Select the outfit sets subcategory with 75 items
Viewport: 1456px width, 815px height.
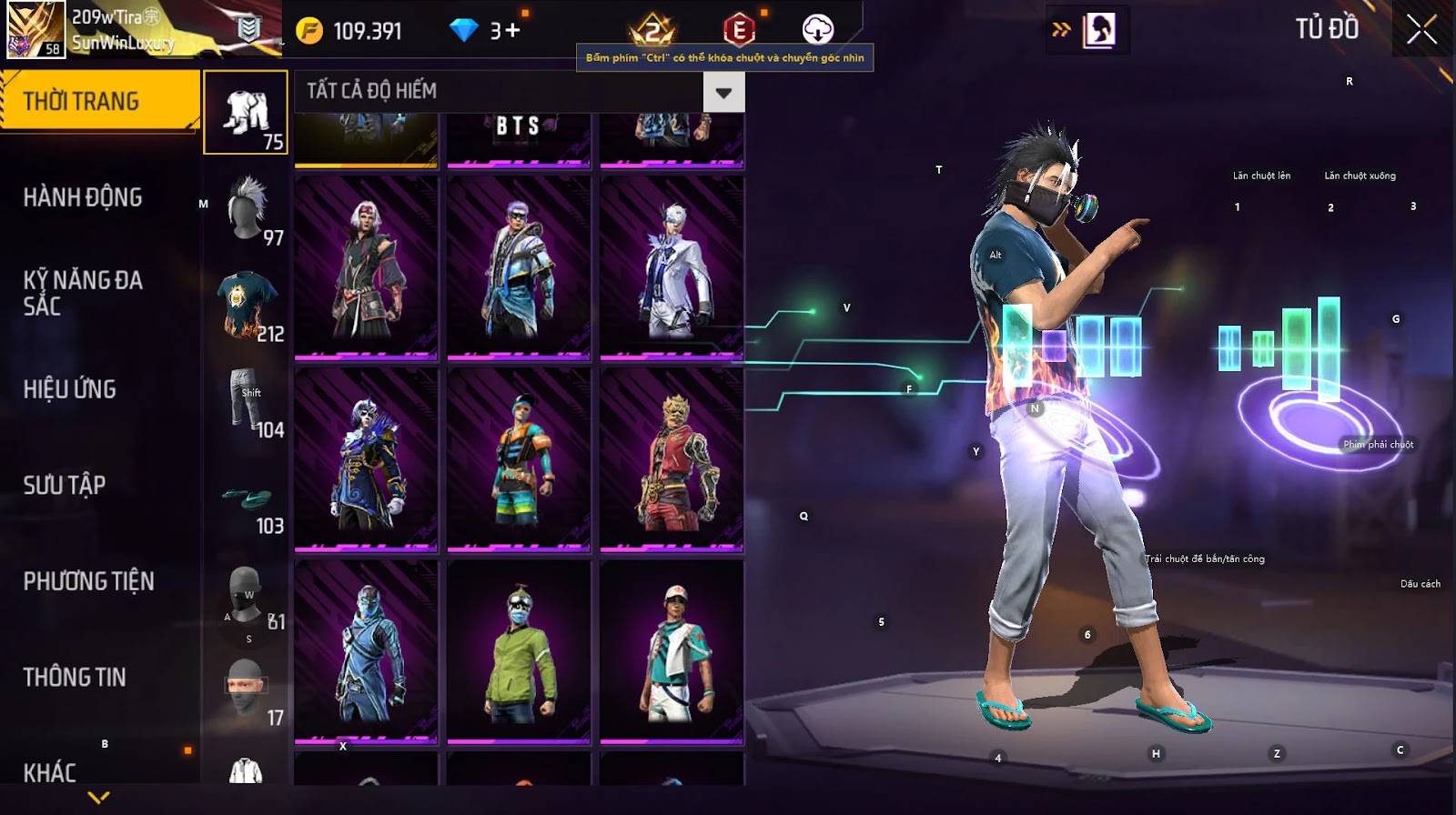tap(246, 113)
